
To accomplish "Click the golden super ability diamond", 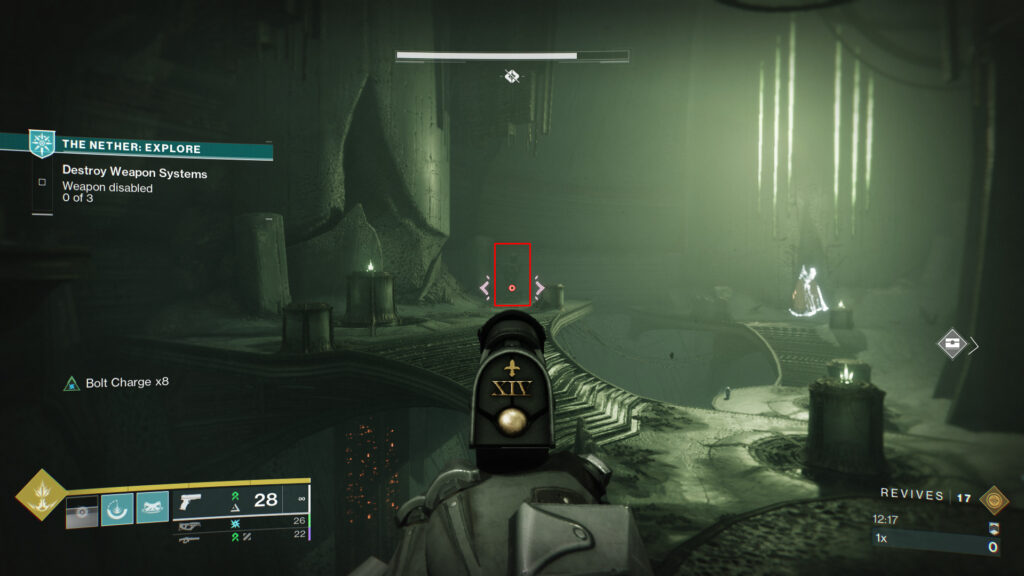I will click(x=40, y=495).
